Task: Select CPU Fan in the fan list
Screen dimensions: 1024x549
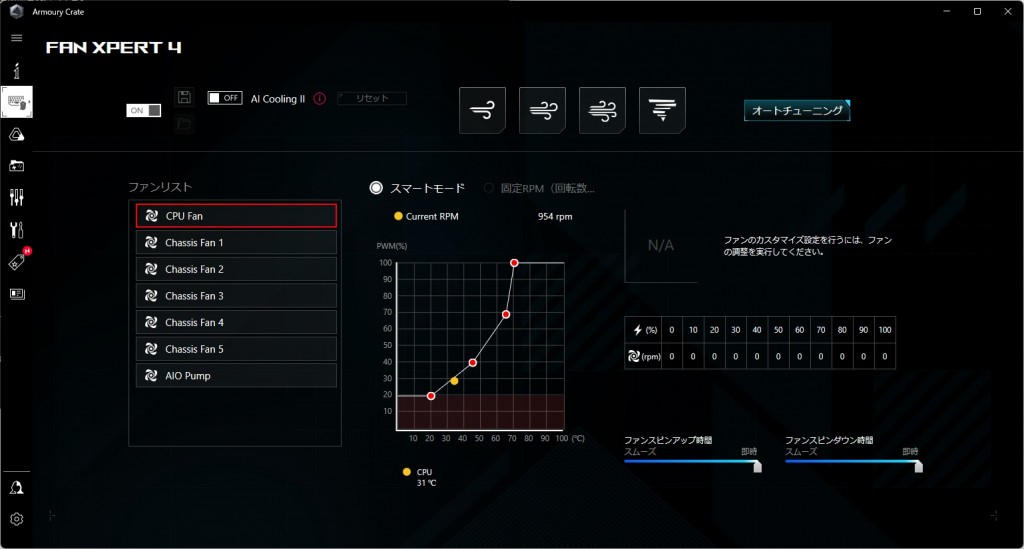Action: click(x=236, y=215)
